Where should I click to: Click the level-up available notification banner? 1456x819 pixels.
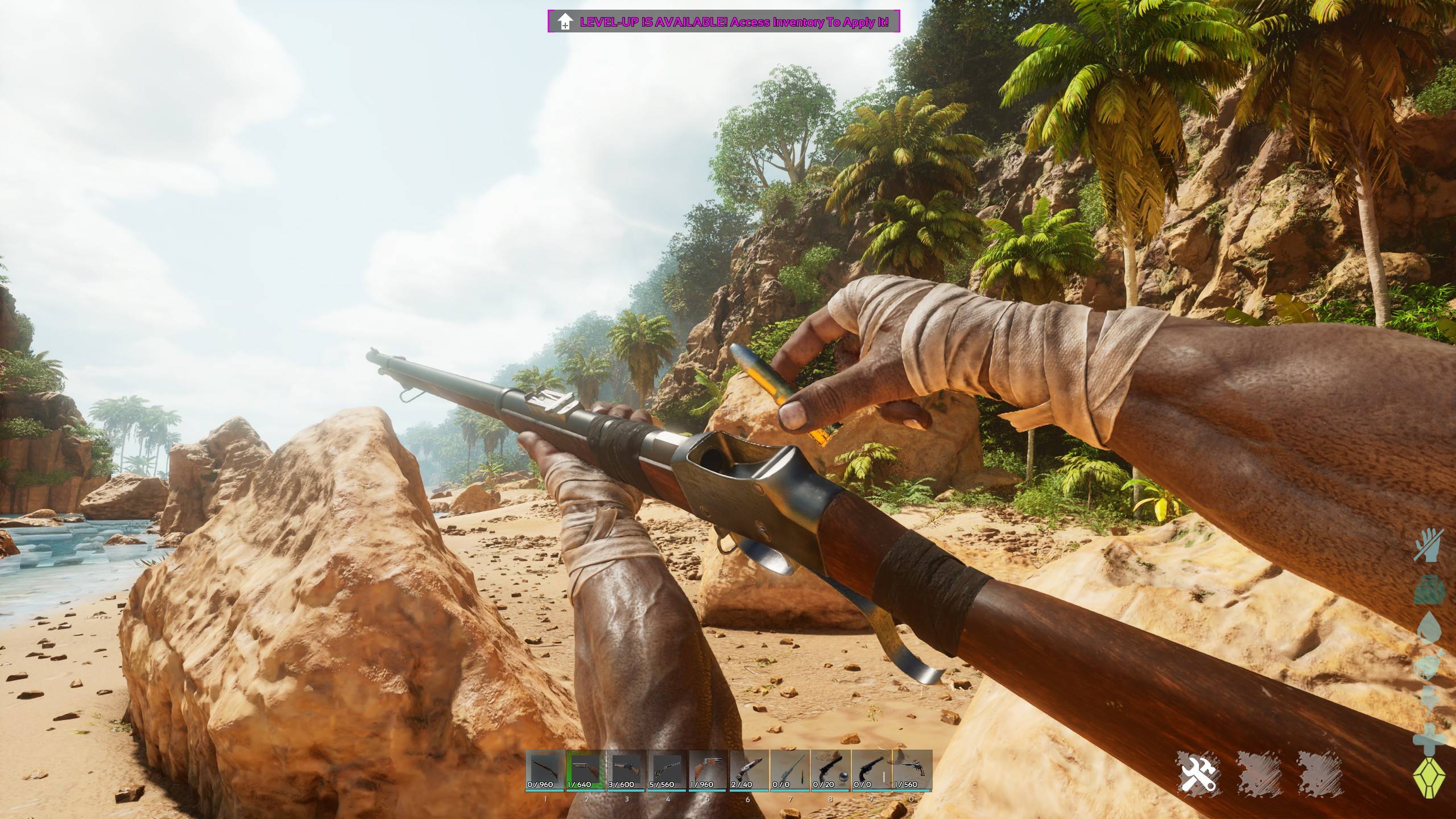pos(724,22)
